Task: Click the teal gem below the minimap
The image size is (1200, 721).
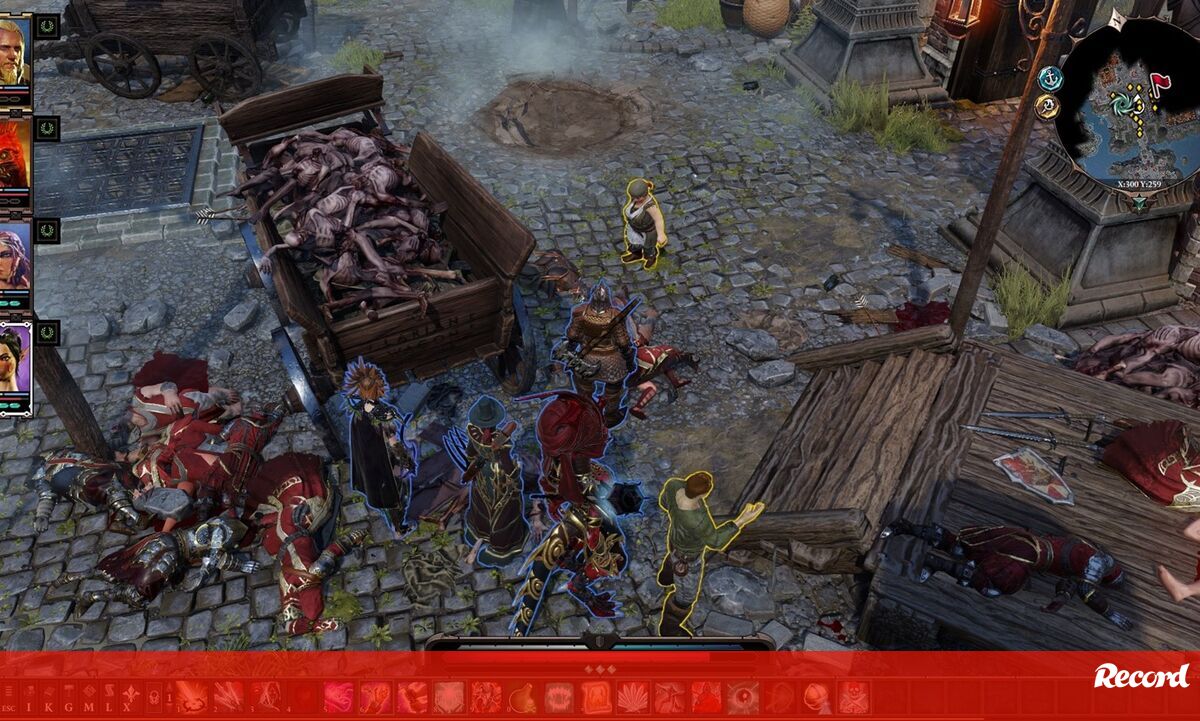Action: pos(1139,203)
